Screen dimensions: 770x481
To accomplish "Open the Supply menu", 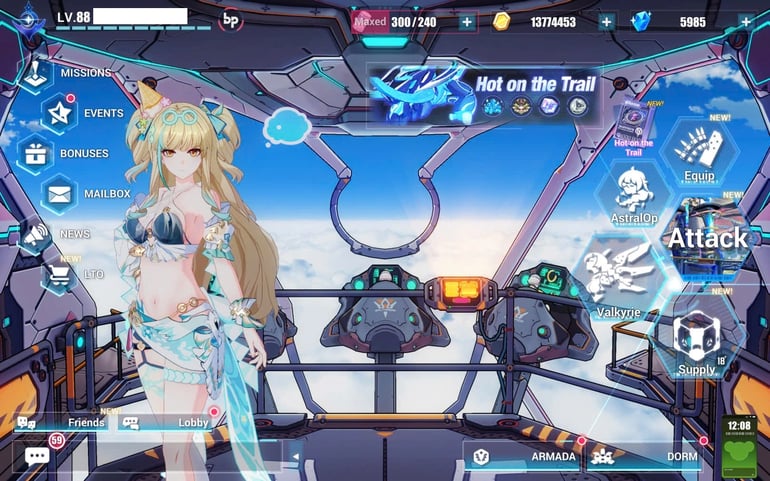I will tap(696, 342).
